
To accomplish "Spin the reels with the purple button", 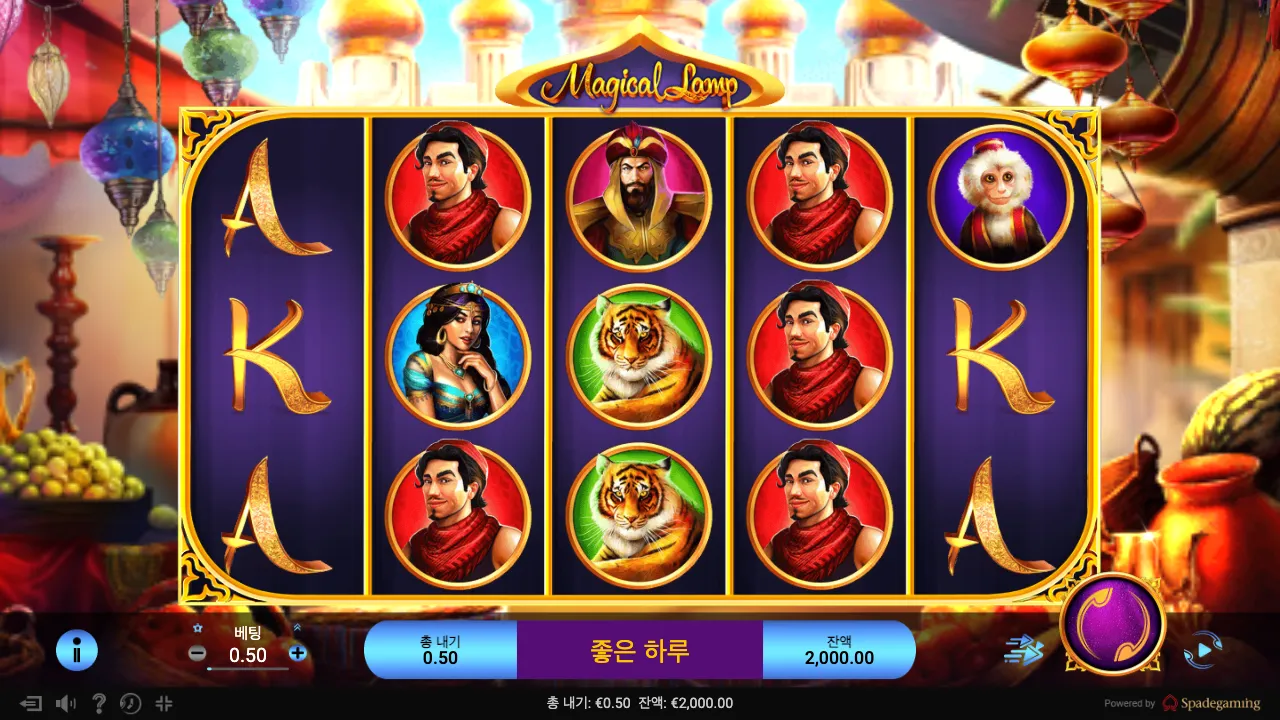I will point(1112,623).
